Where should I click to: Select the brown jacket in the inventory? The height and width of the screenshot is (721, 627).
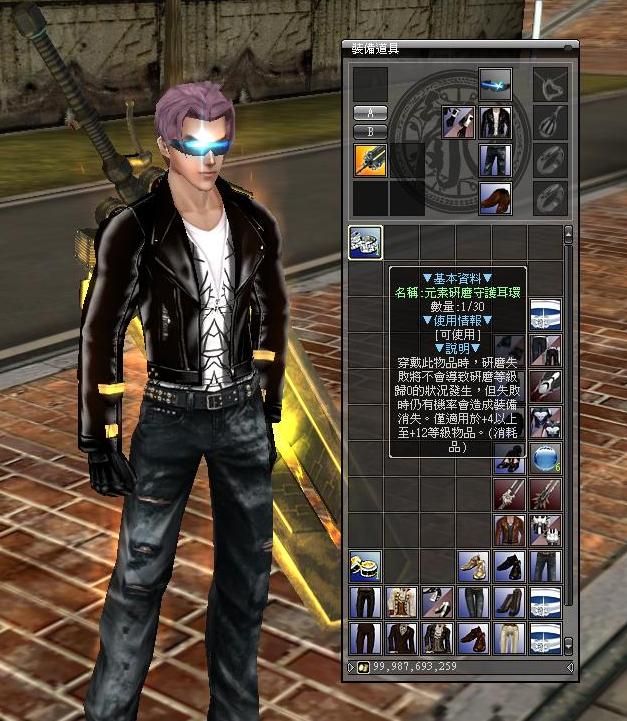[x=510, y=530]
